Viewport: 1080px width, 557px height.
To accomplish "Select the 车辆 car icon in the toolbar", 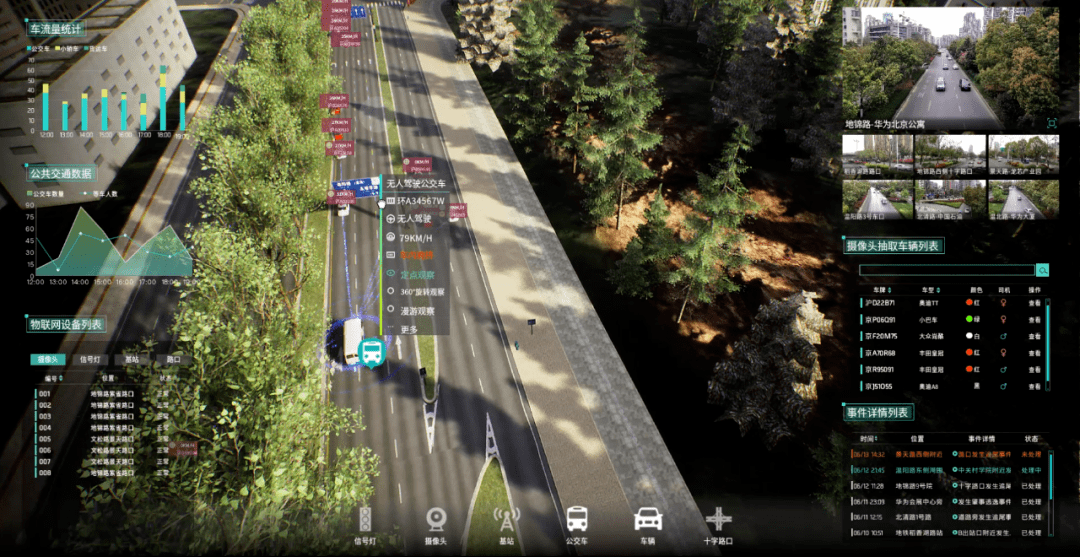I will [648, 519].
